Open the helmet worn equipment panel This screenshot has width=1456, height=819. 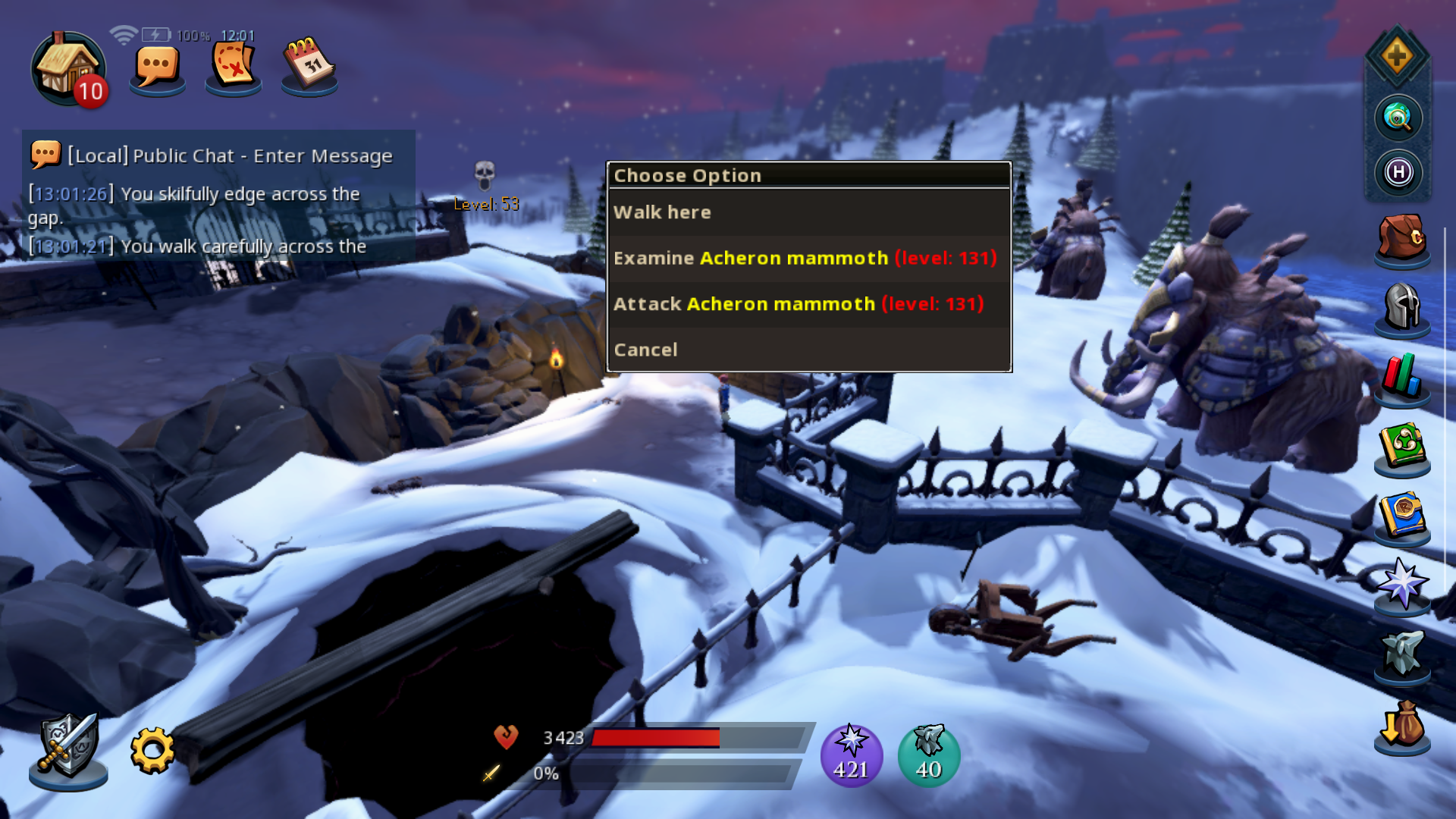point(1401,307)
